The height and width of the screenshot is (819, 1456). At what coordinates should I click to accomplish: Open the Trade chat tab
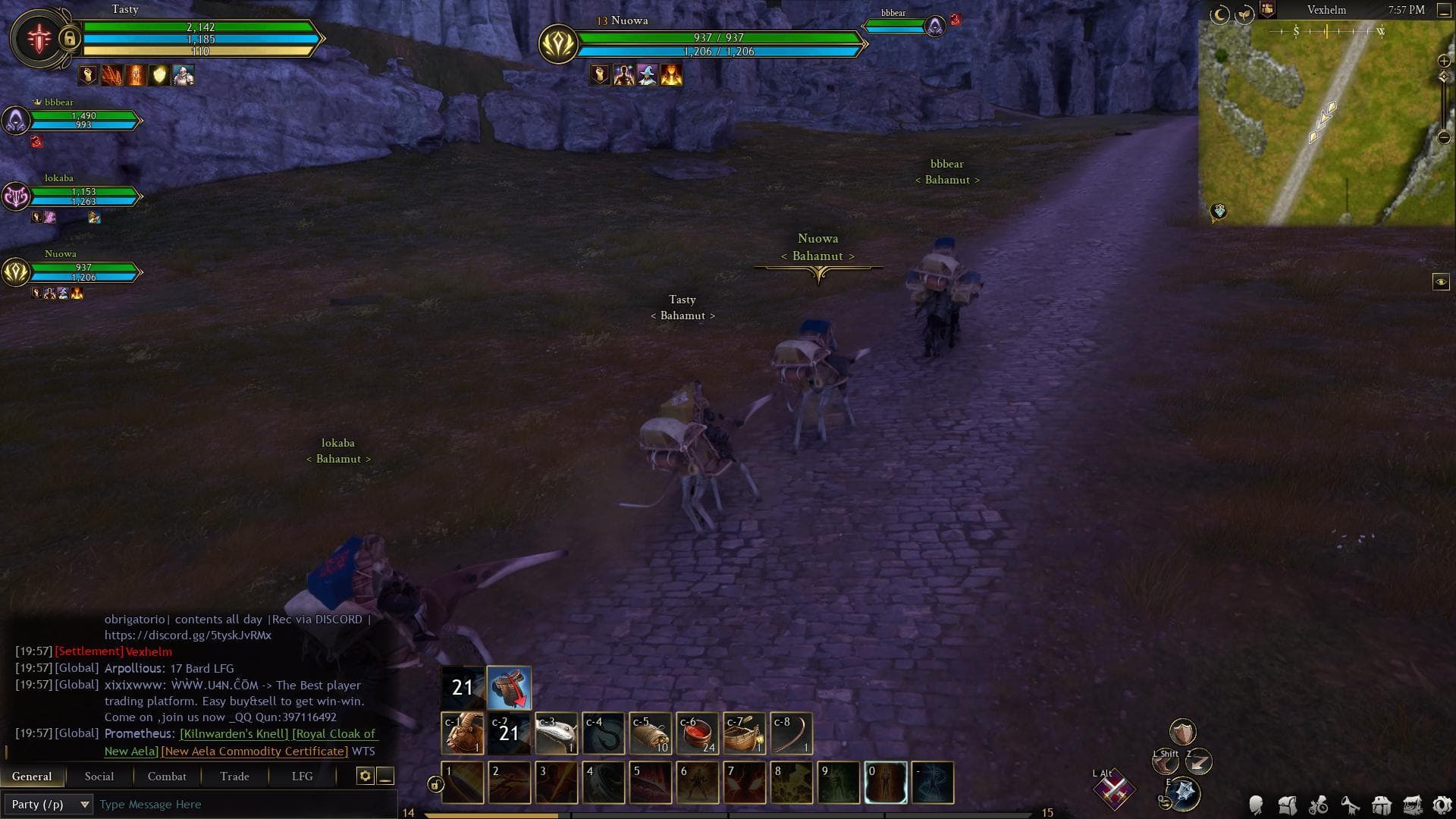(234, 777)
